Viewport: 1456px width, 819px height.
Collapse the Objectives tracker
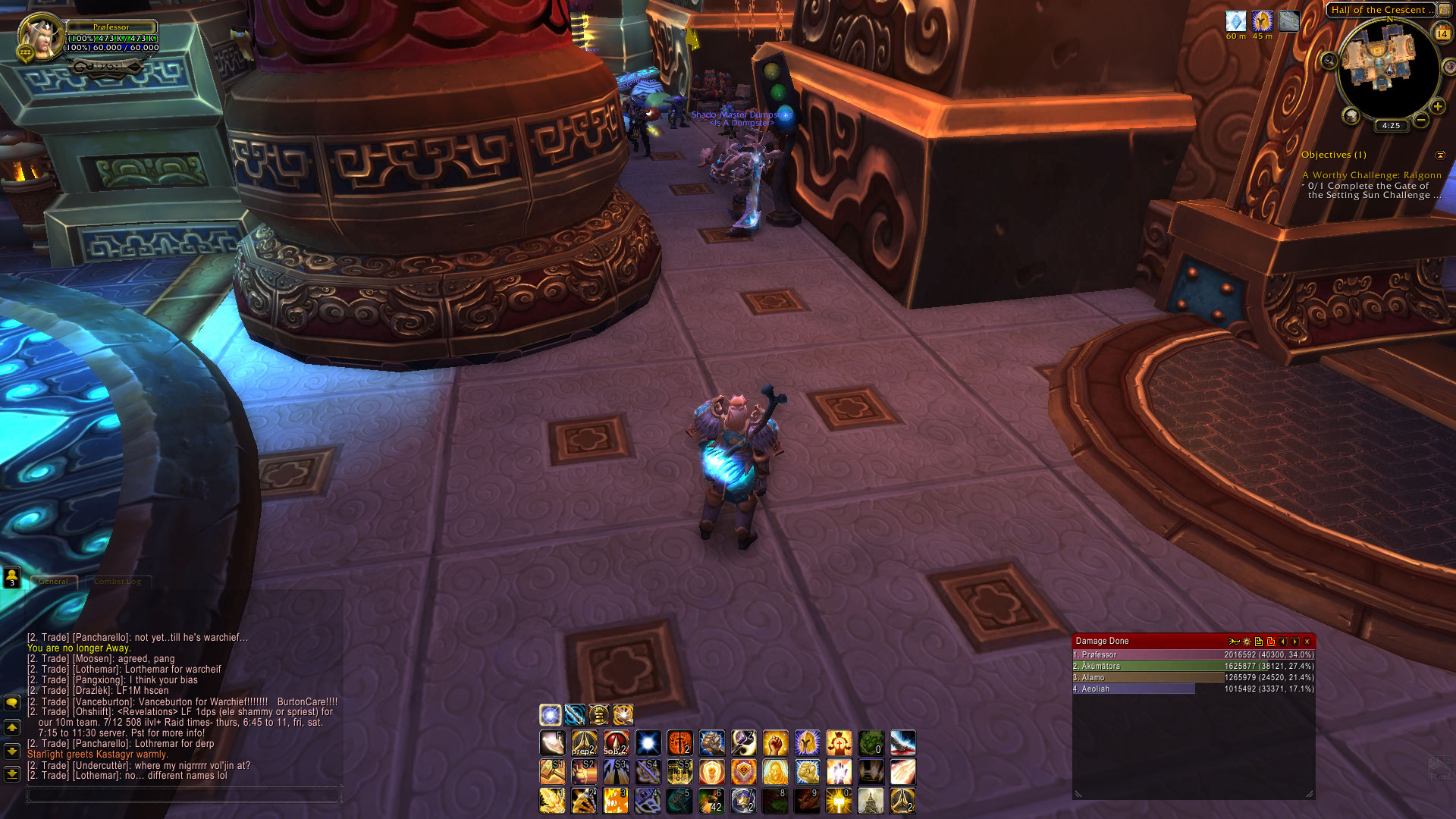1440,155
